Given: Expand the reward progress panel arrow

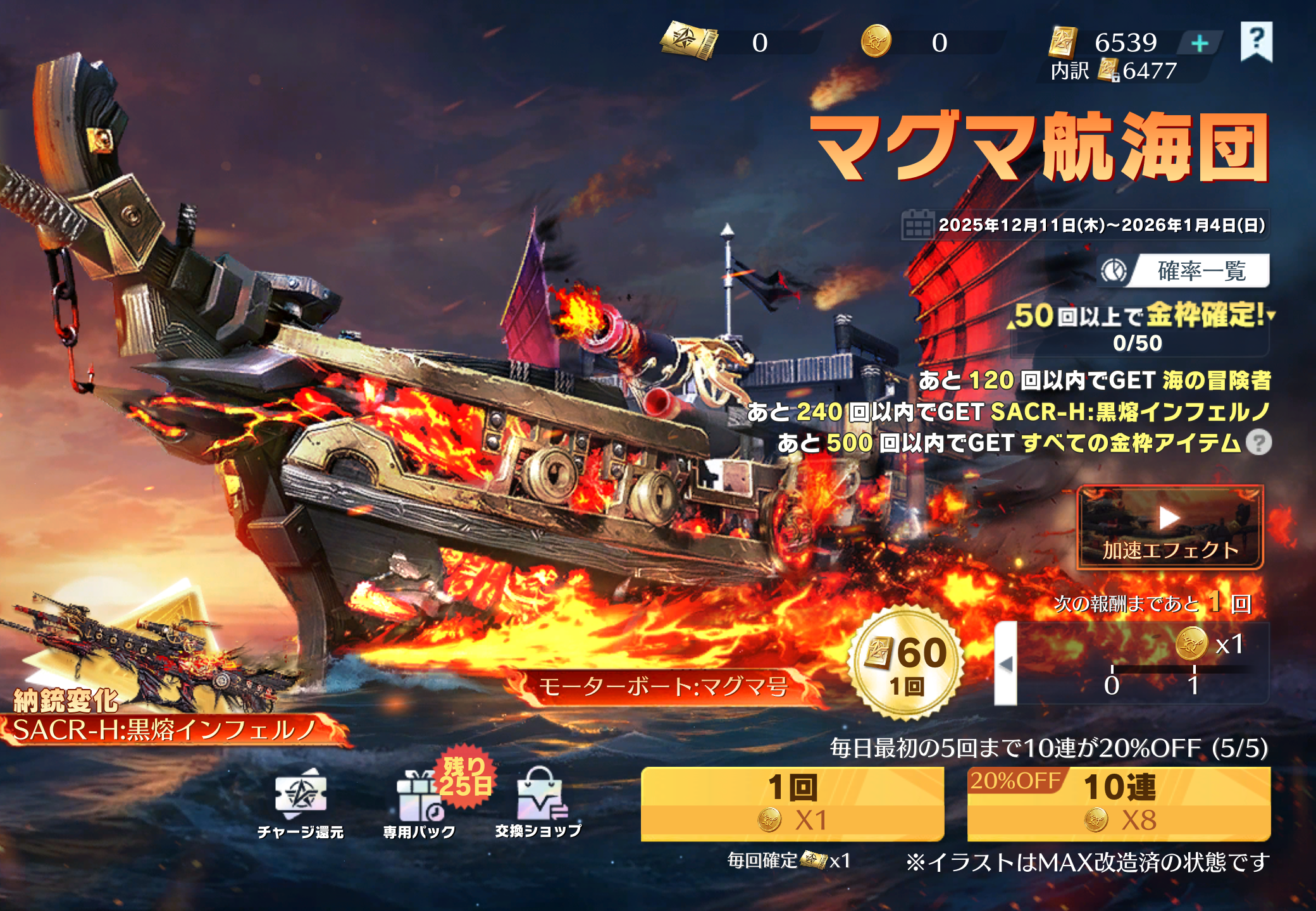Looking at the screenshot, I should pyautogui.click(x=1006, y=664).
